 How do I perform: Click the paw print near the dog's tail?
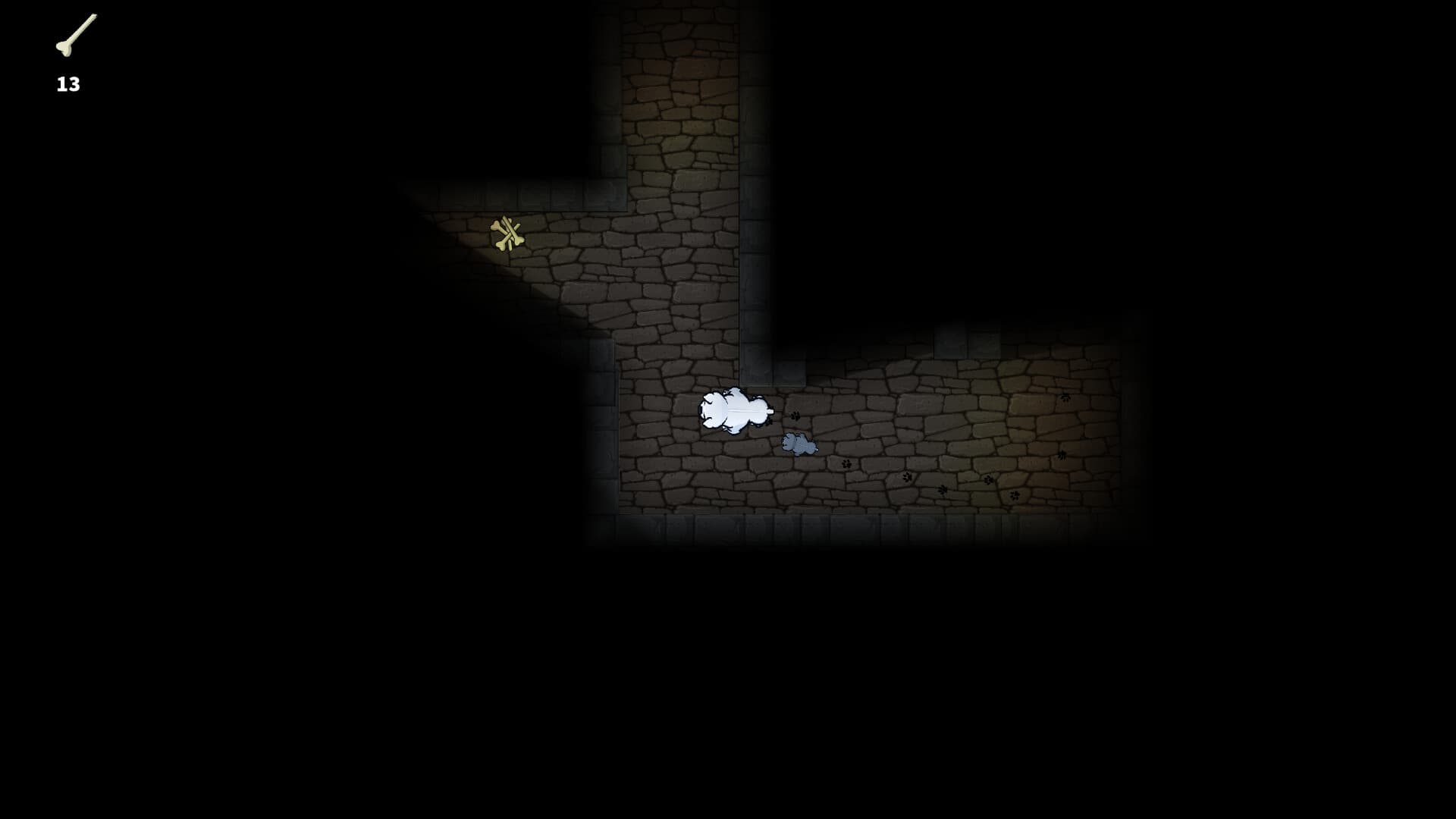coord(795,416)
